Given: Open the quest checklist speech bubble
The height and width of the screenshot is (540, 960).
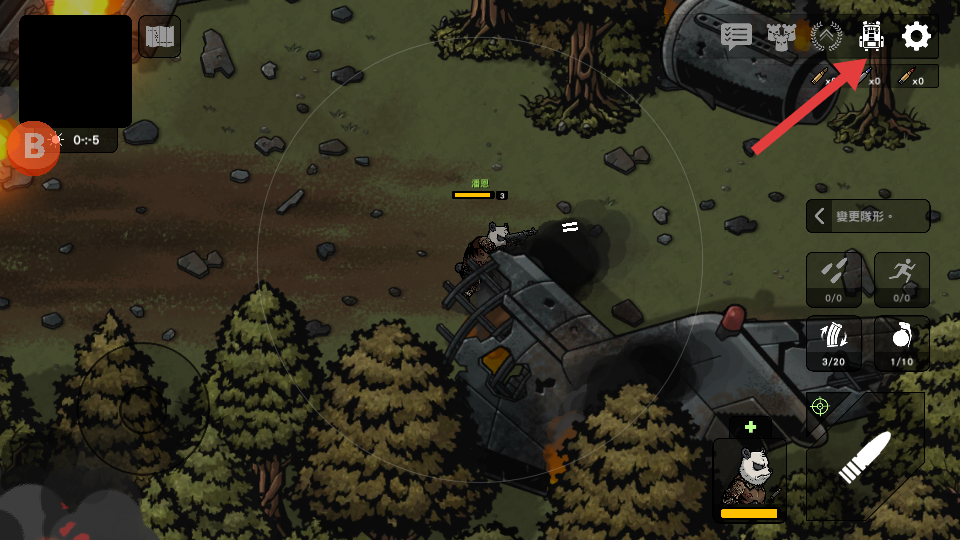Looking at the screenshot, I should pyautogui.click(x=737, y=37).
